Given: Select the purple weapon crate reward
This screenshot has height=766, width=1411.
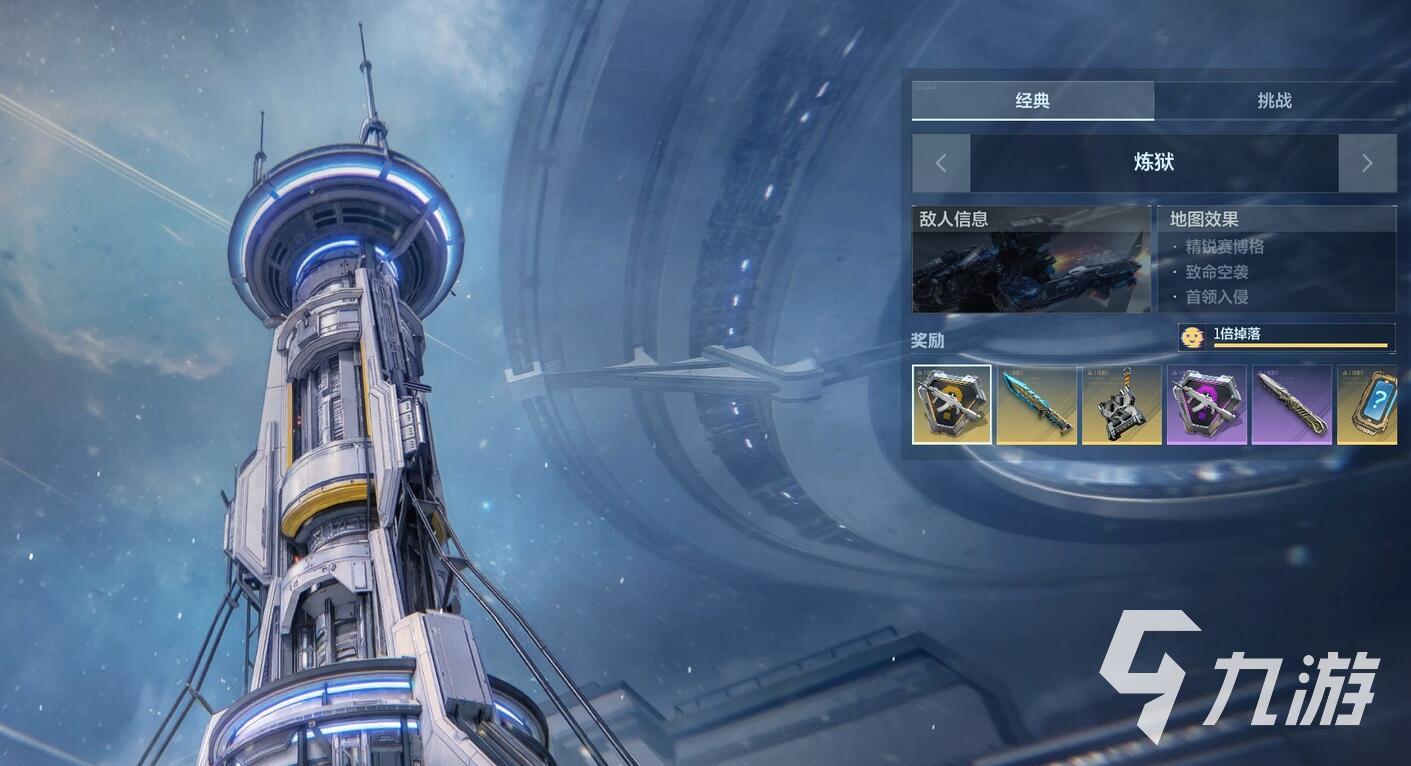Looking at the screenshot, I should coord(1207,404).
